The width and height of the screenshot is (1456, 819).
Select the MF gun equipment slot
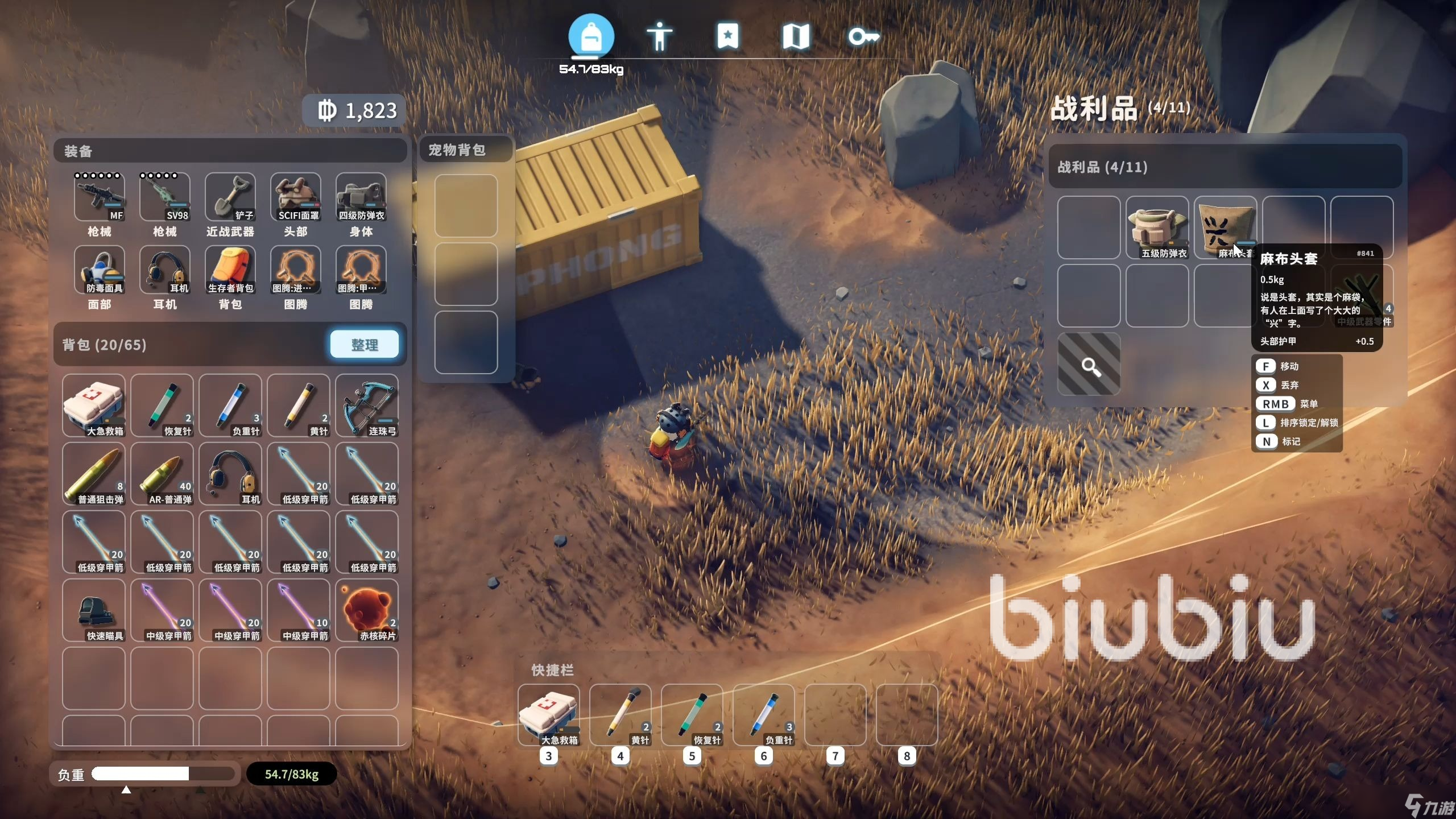99,197
